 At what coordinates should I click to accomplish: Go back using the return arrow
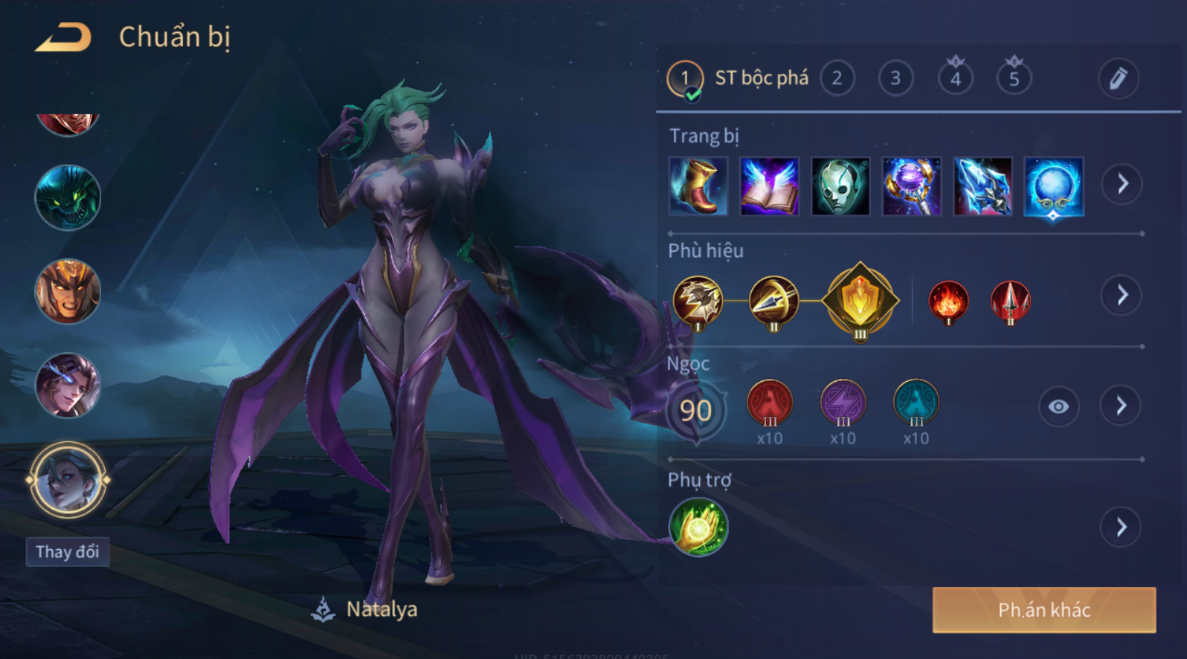click(x=63, y=38)
